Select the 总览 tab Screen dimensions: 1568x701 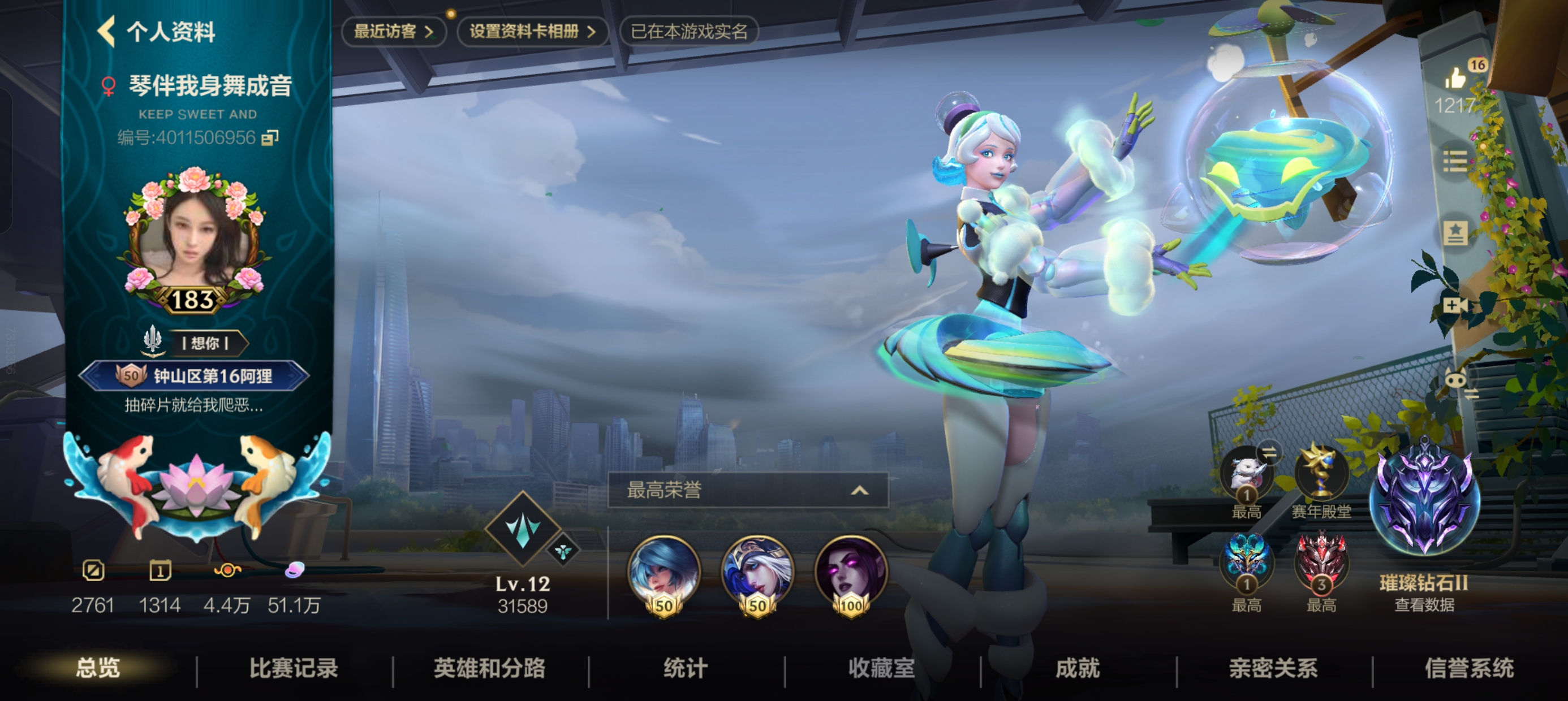pos(97,668)
